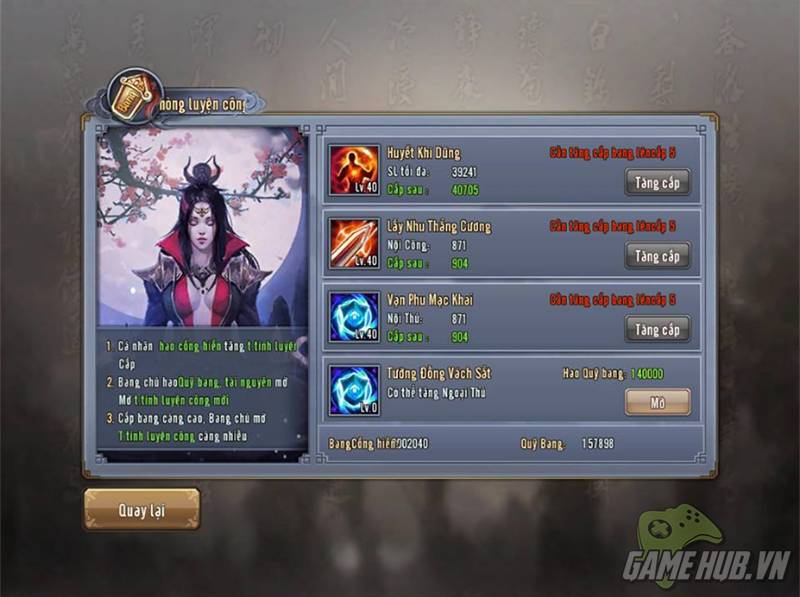Select the Huyết Khí Dũng skill icon
This screenshot has width=800, height=597.
coord(354,171)
